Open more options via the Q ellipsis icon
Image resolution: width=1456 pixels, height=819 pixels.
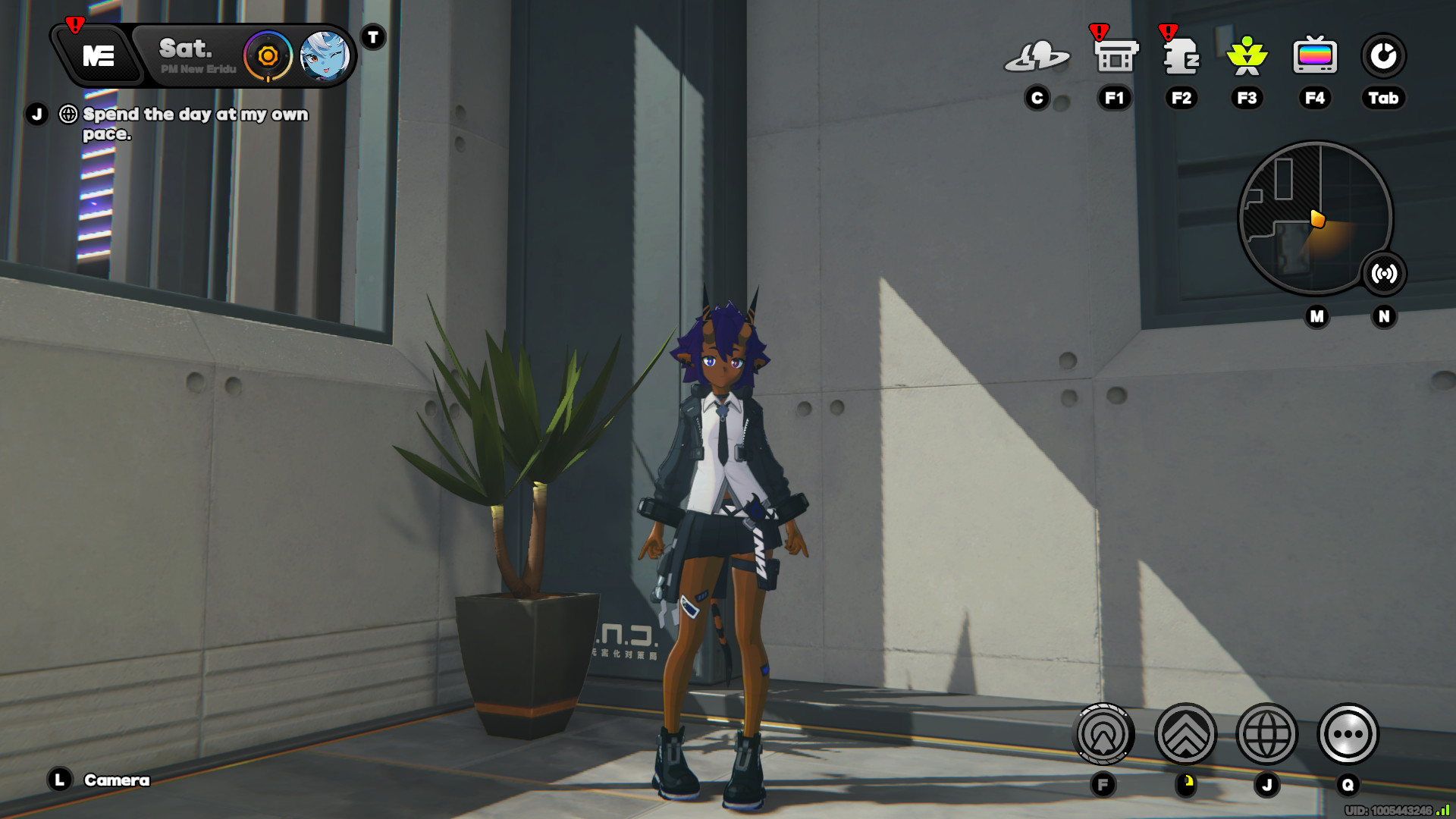(1348, 733)
